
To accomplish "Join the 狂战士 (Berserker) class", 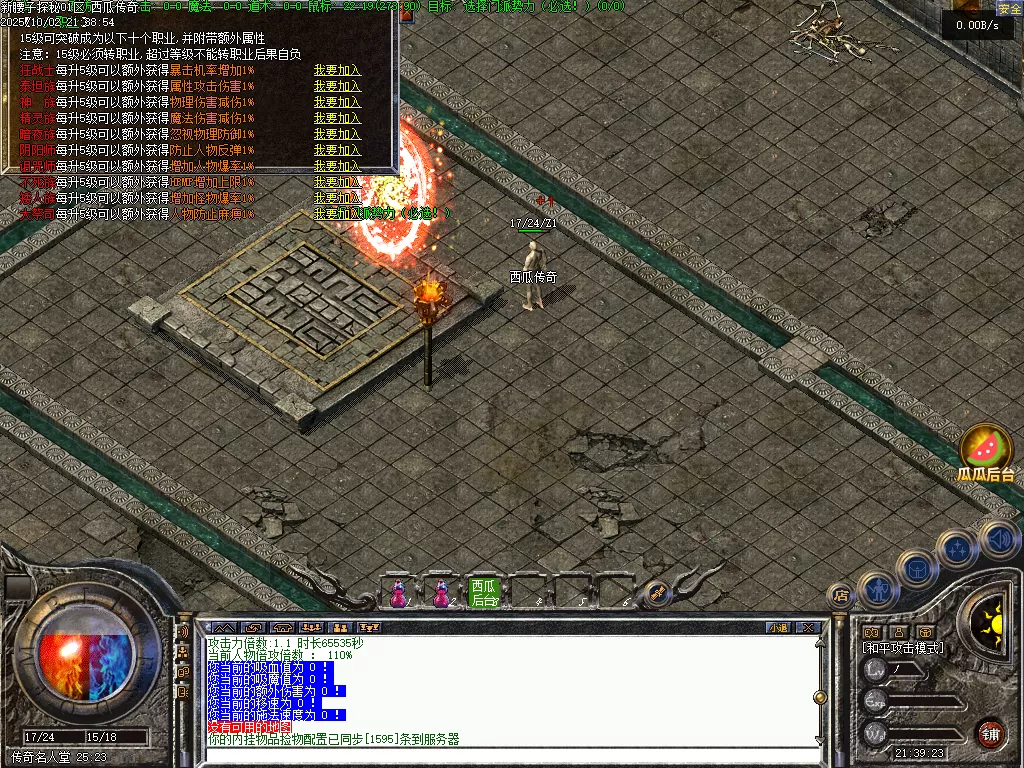I will [337, 71].
